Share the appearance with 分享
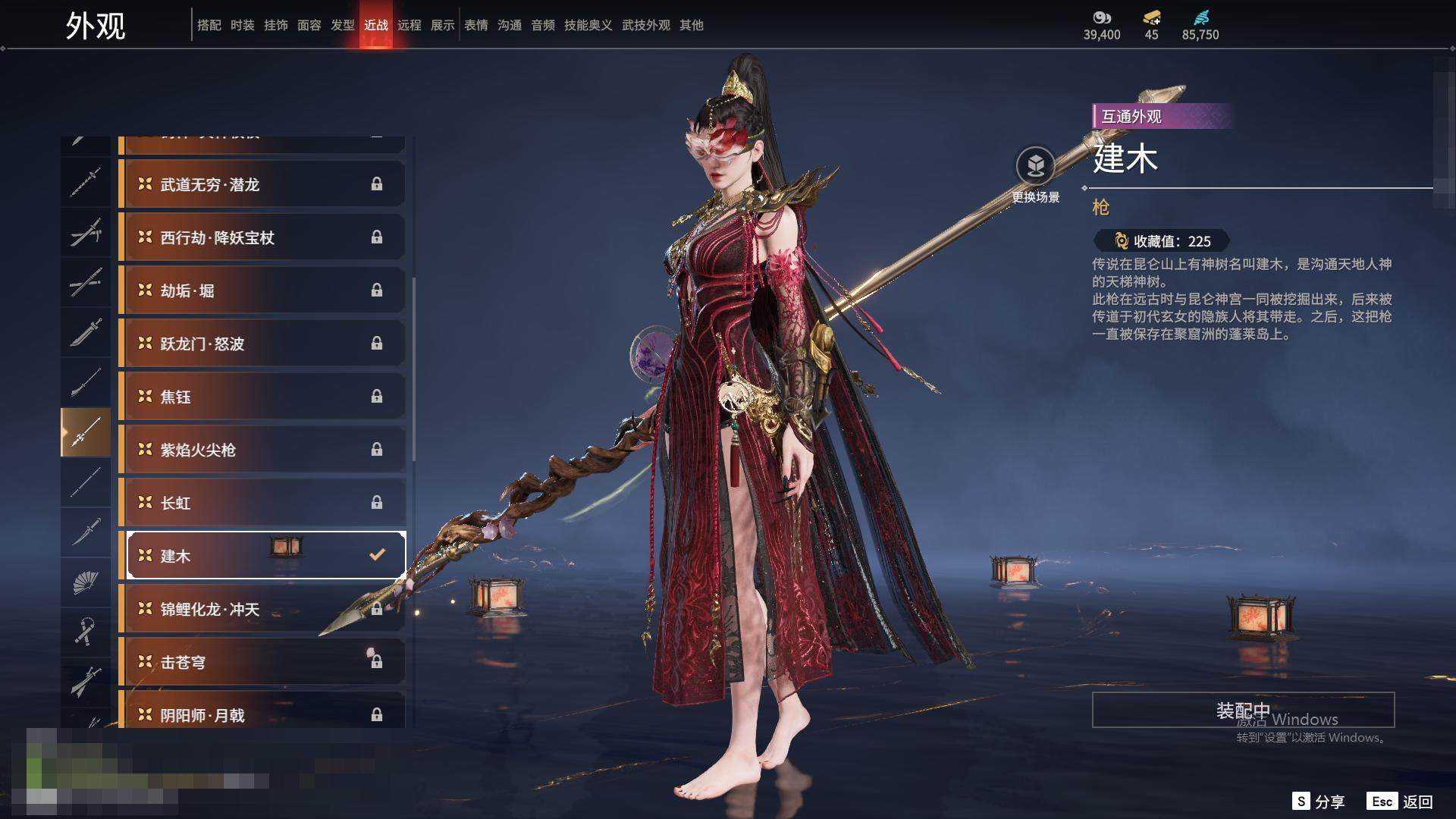This screenshot has width=1456, height=819. 1319,802
